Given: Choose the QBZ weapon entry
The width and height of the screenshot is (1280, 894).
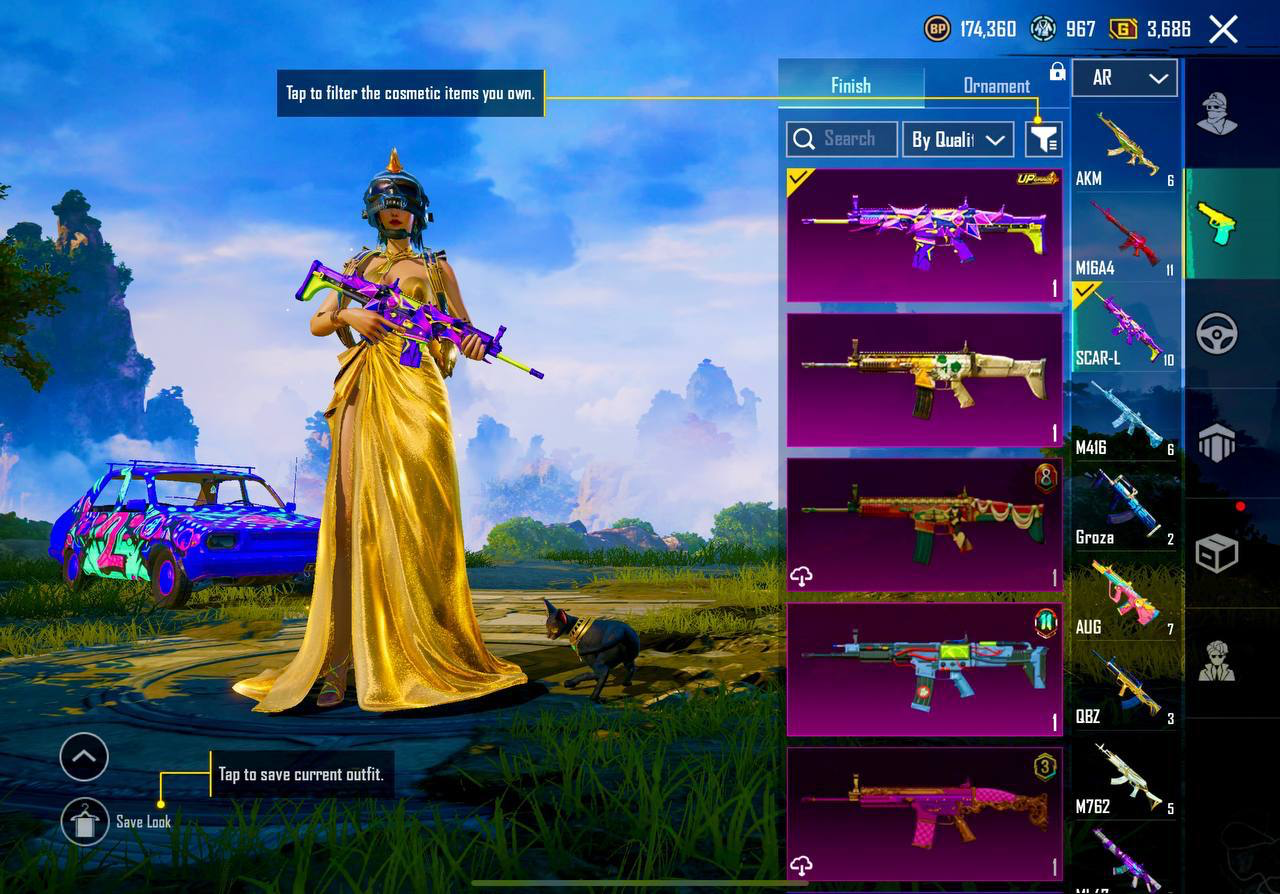Looking at the screenshot, I should 1125,686.
